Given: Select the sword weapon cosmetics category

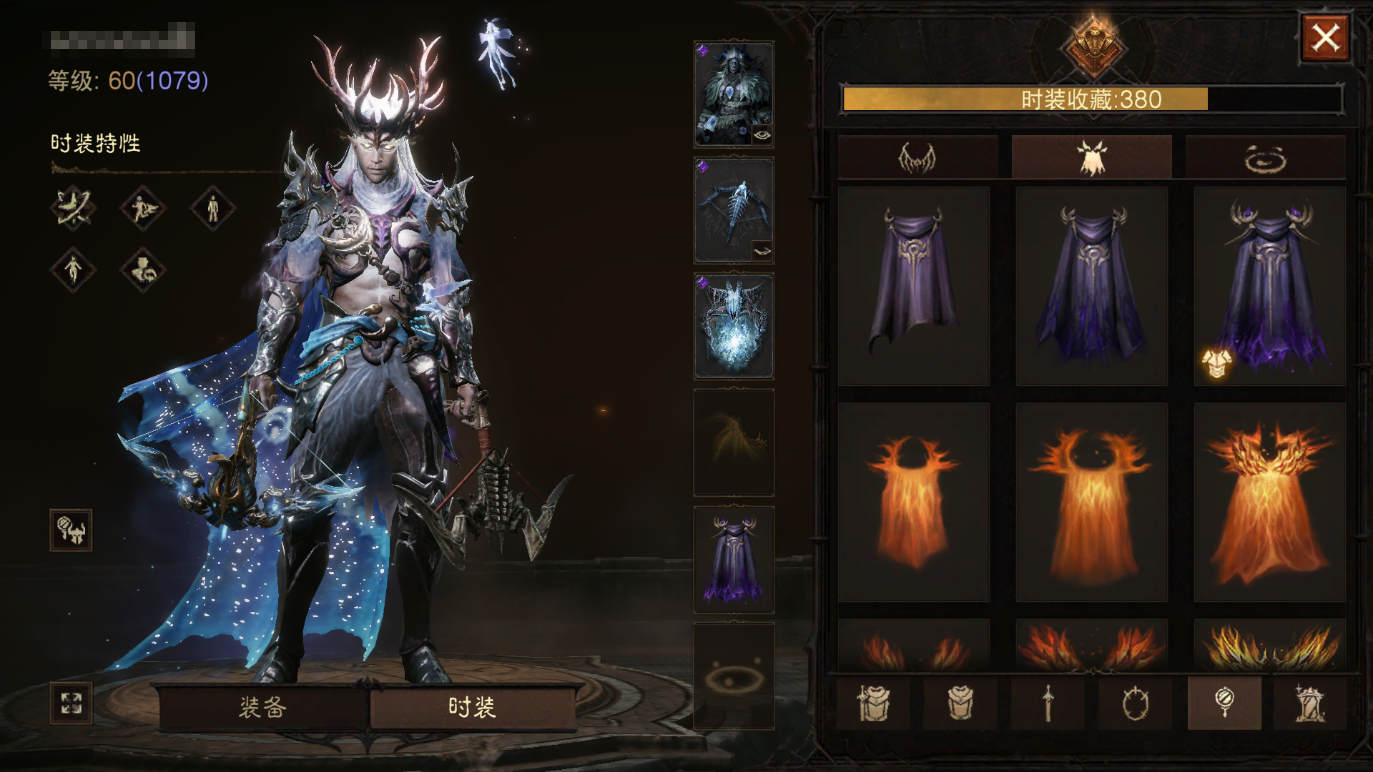Looking at the screenshot, I should click(1048, 702).
